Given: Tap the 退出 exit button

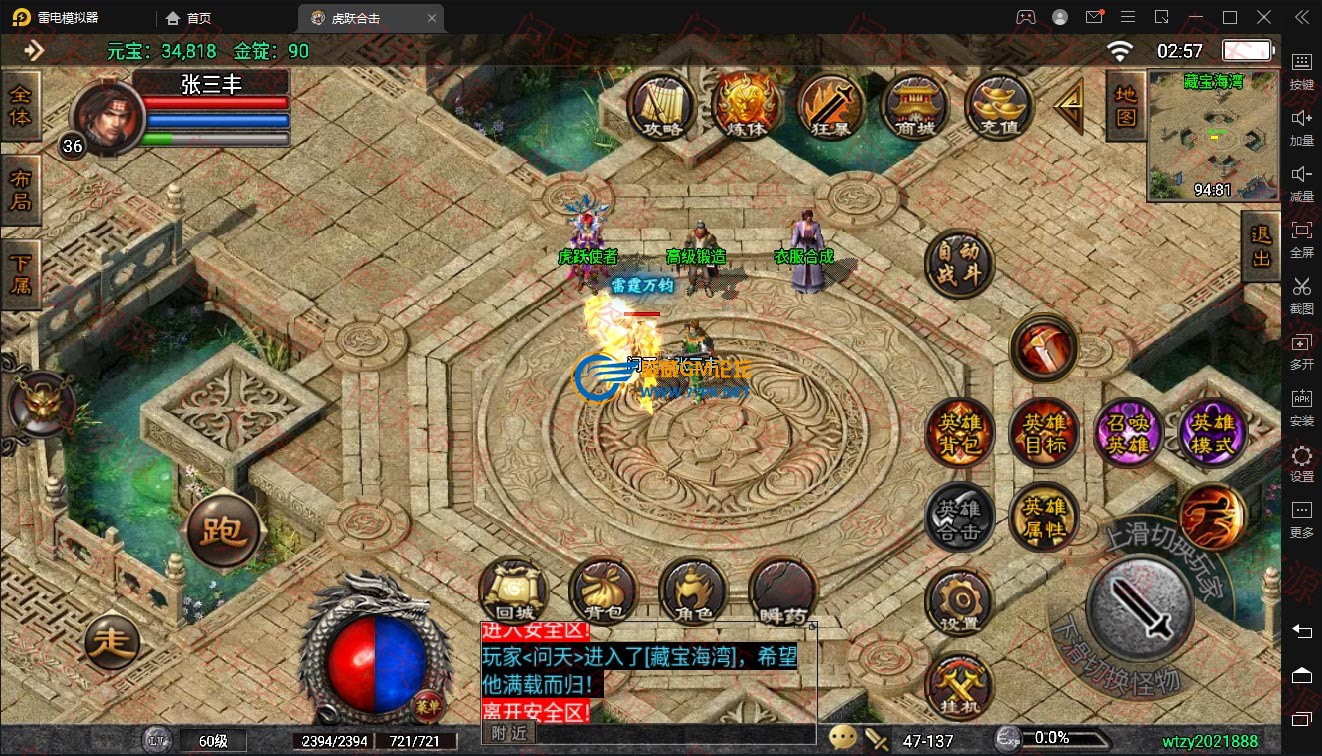Looking at the screenshot, I should coord(1260,246).
